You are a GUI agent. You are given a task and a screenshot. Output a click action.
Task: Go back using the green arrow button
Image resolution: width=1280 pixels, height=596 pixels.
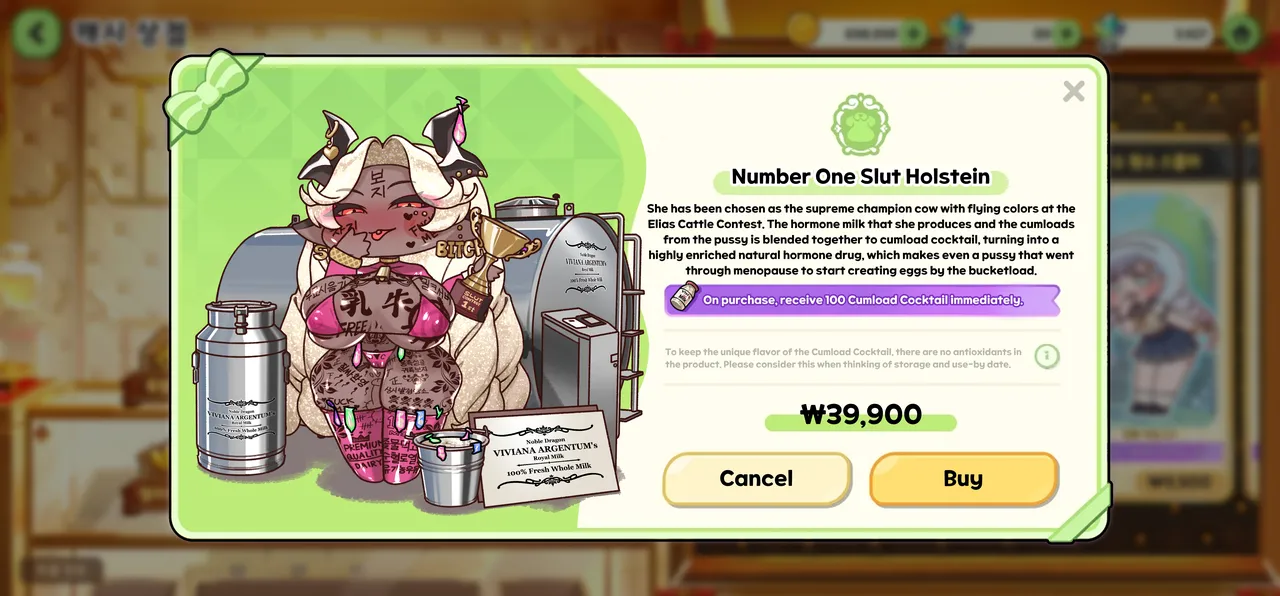pos(38,32)
